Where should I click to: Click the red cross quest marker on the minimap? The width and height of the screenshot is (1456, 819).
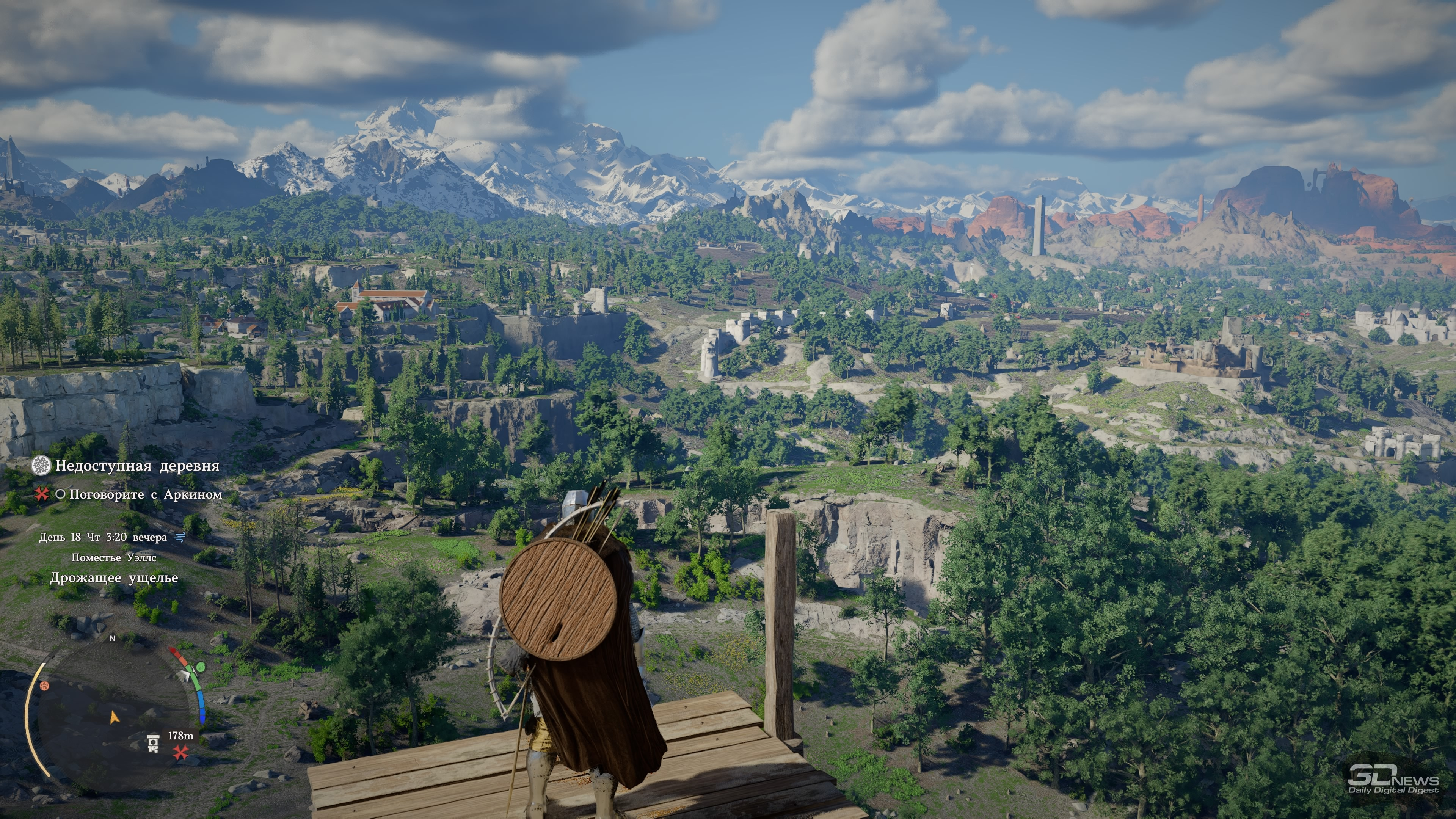180,752
